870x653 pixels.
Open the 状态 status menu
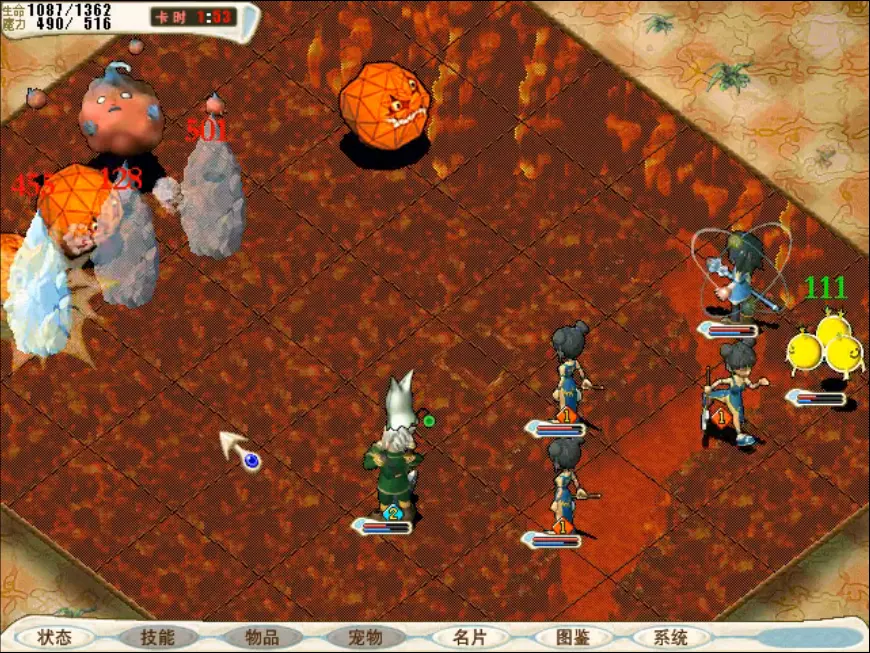click(54, 637)
